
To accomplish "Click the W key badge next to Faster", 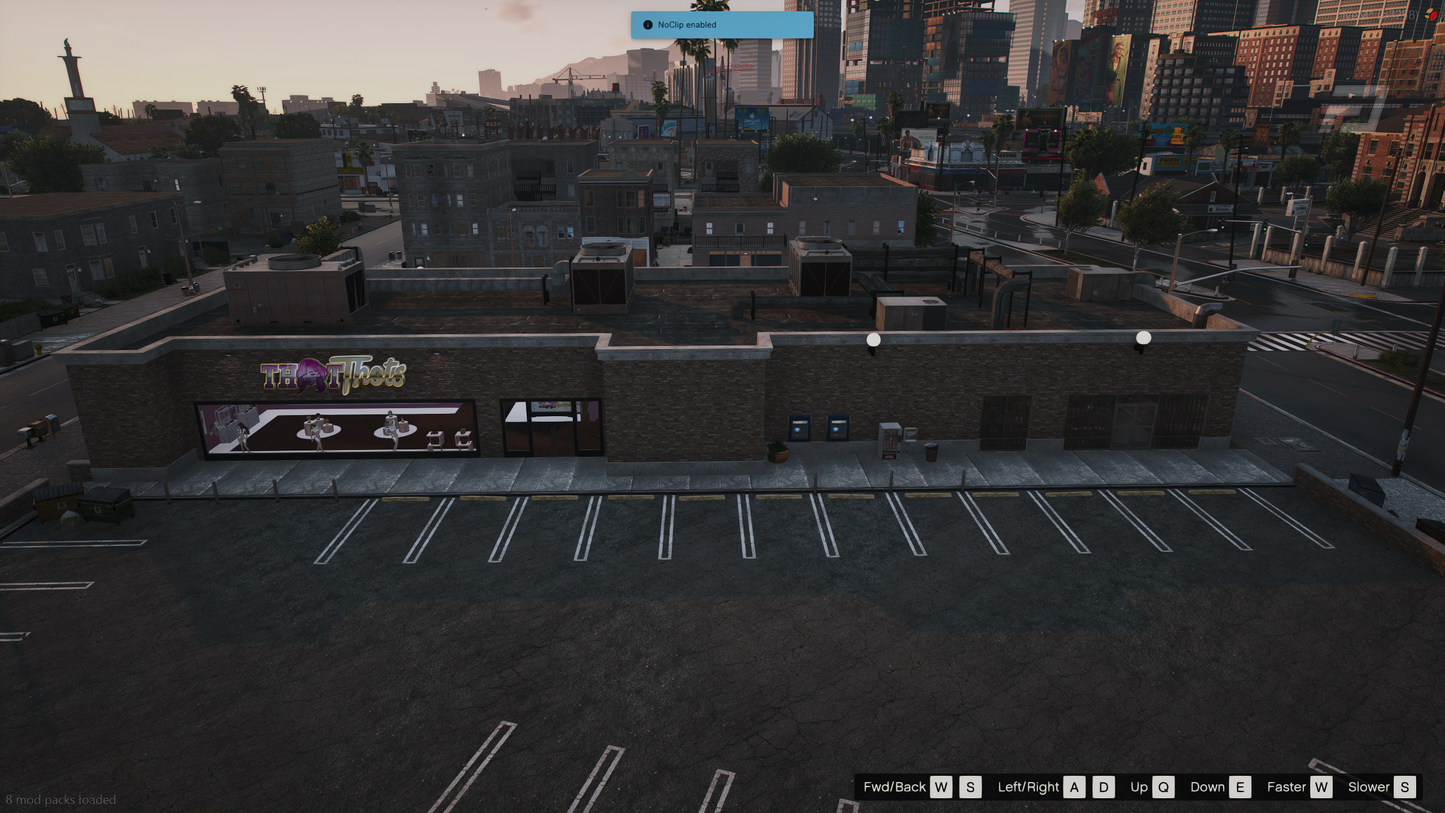I will 1320,787.
